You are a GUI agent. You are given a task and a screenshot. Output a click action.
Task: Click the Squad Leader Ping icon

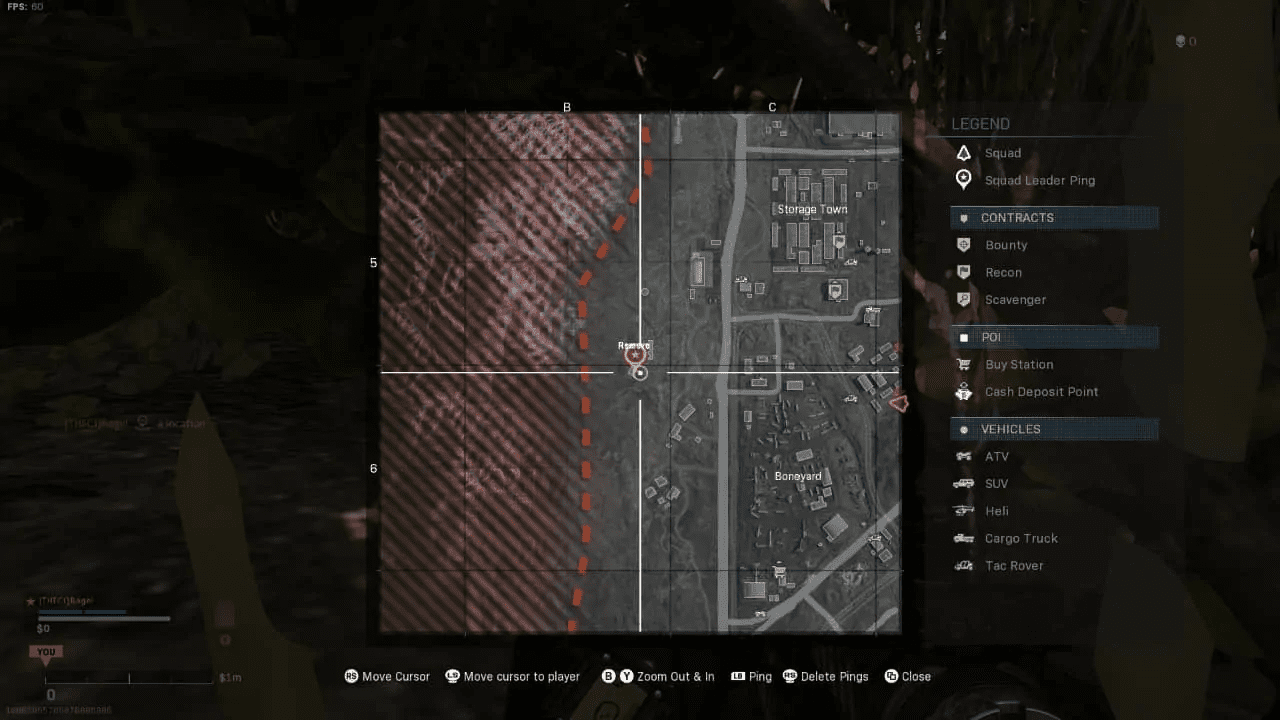(963, 179)
